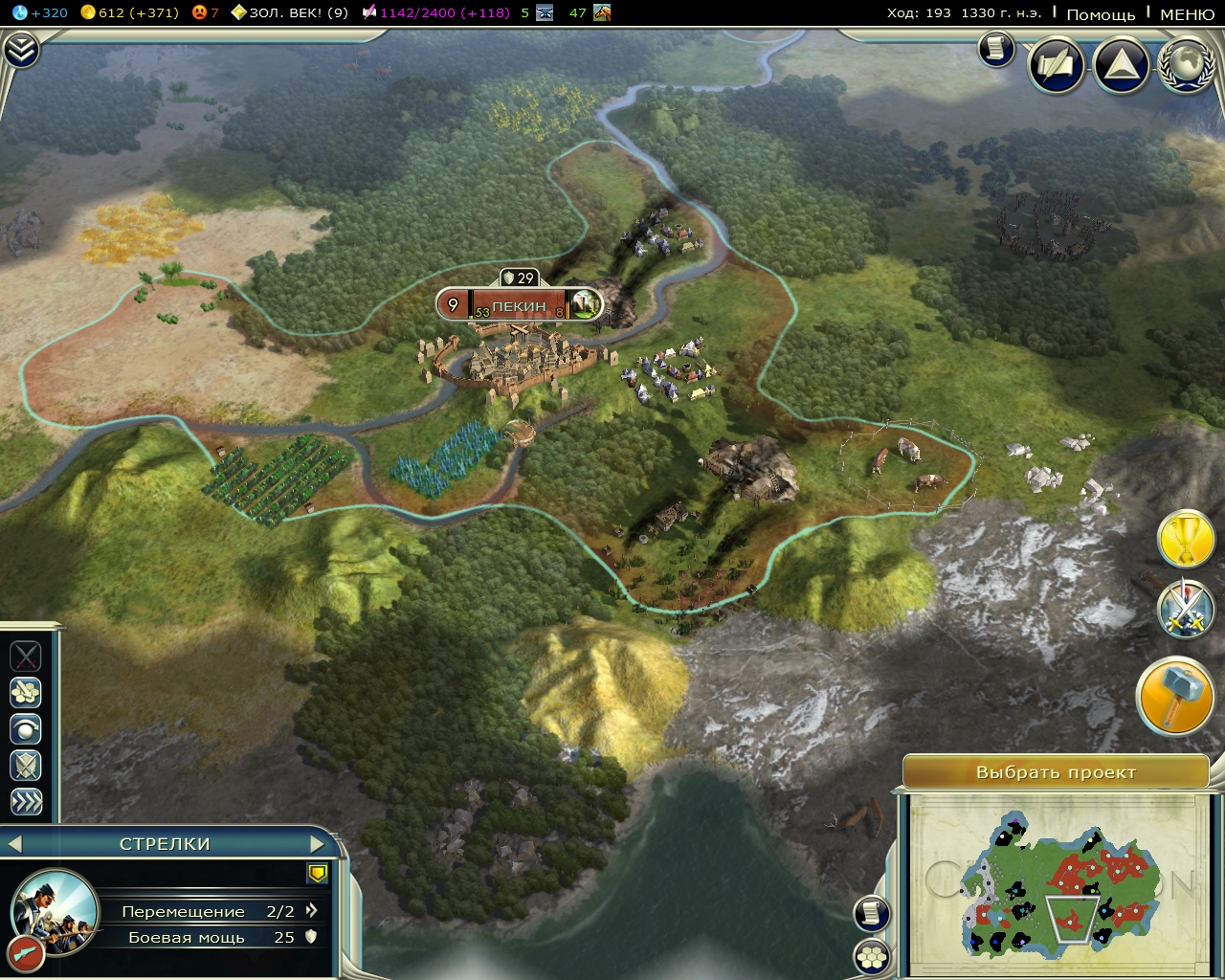Open the МЕНЮ item
Viewport: 1225px width, 980px height.
point(1188,14)
